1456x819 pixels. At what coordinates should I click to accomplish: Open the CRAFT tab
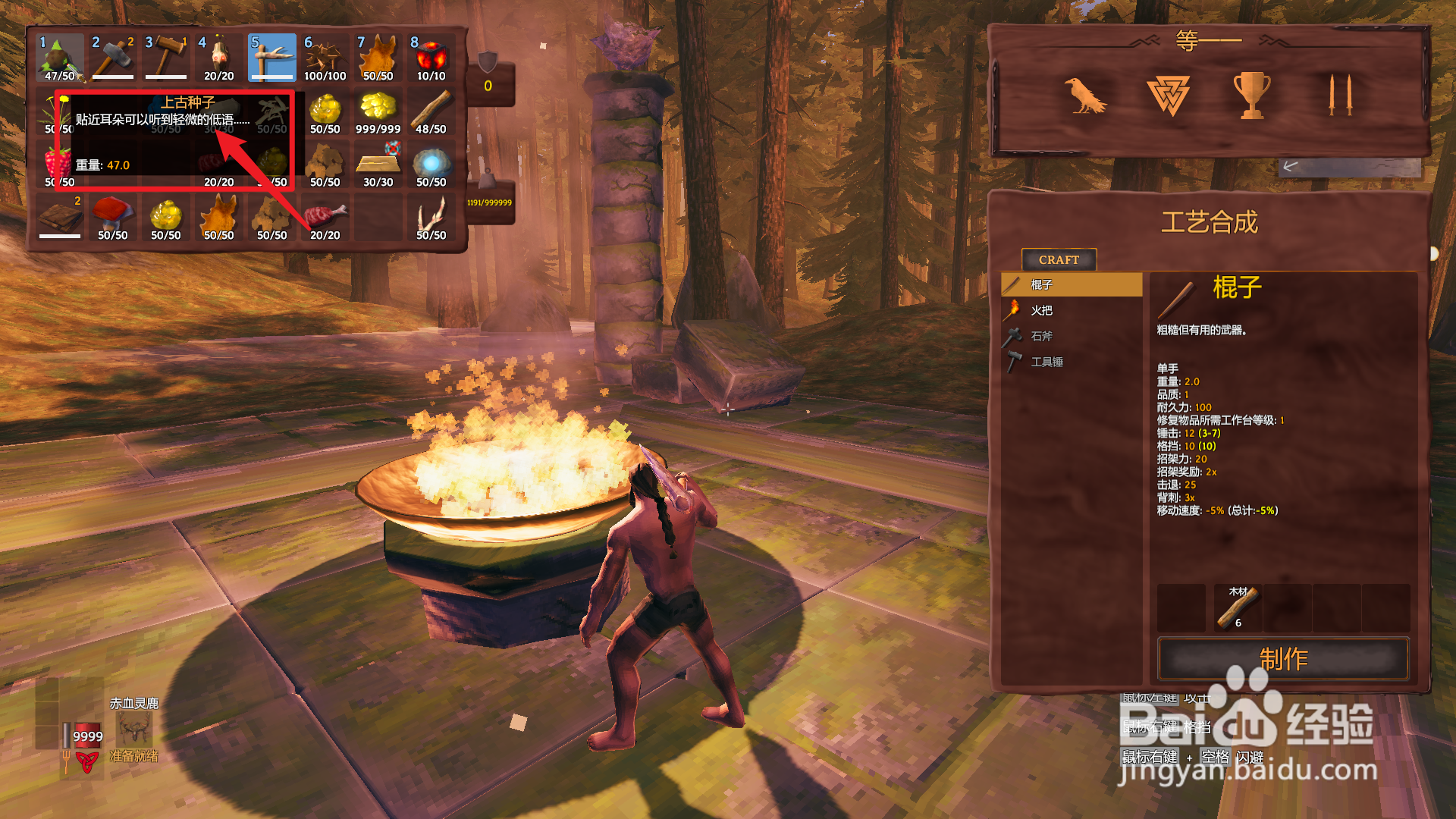(1059, 259)
